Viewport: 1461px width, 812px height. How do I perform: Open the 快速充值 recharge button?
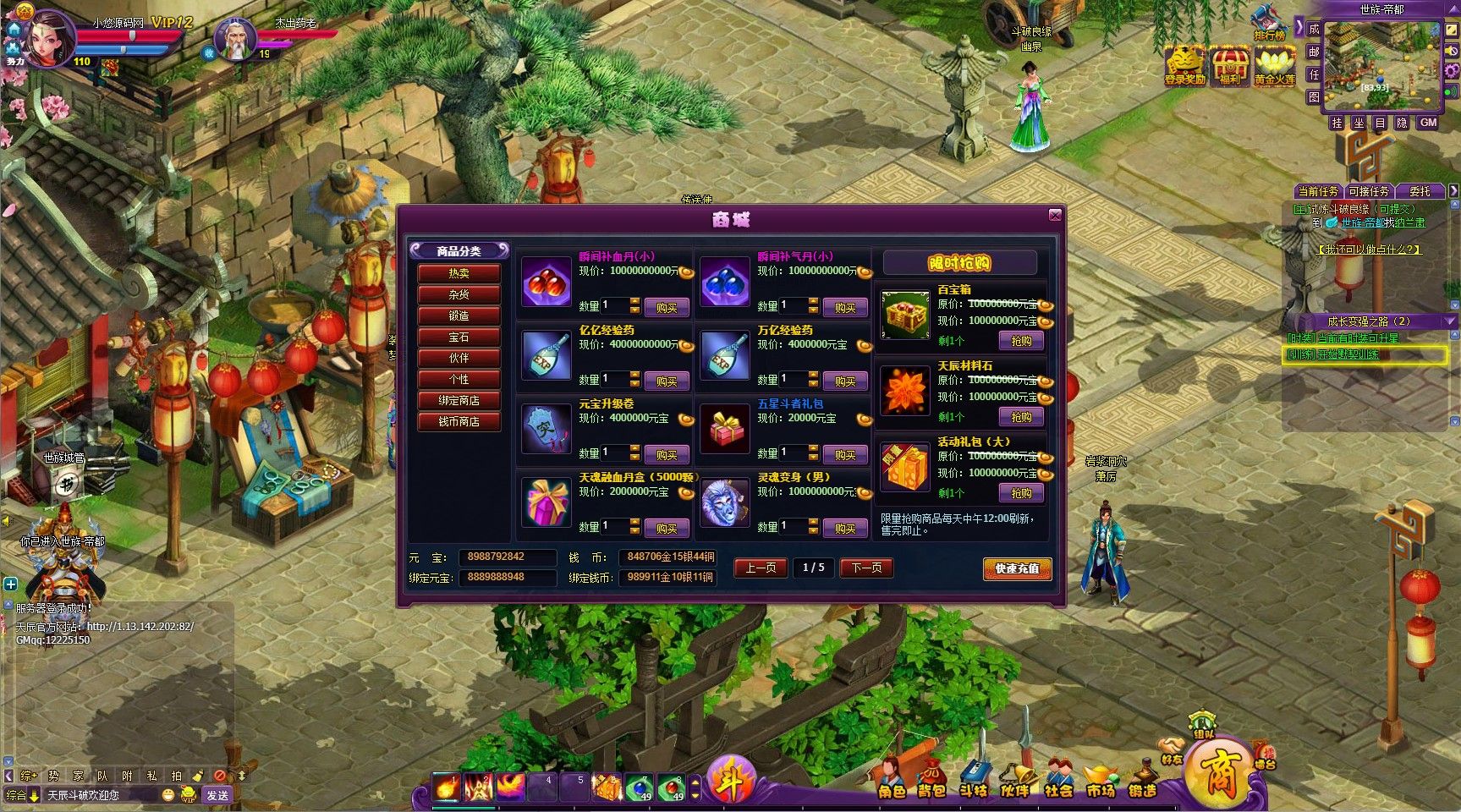tap(1017, 568)
